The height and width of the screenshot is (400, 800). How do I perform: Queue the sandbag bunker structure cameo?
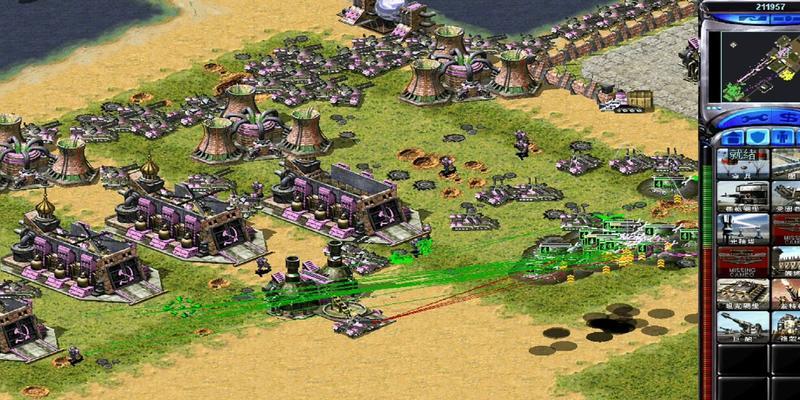(x=743, y=294)
